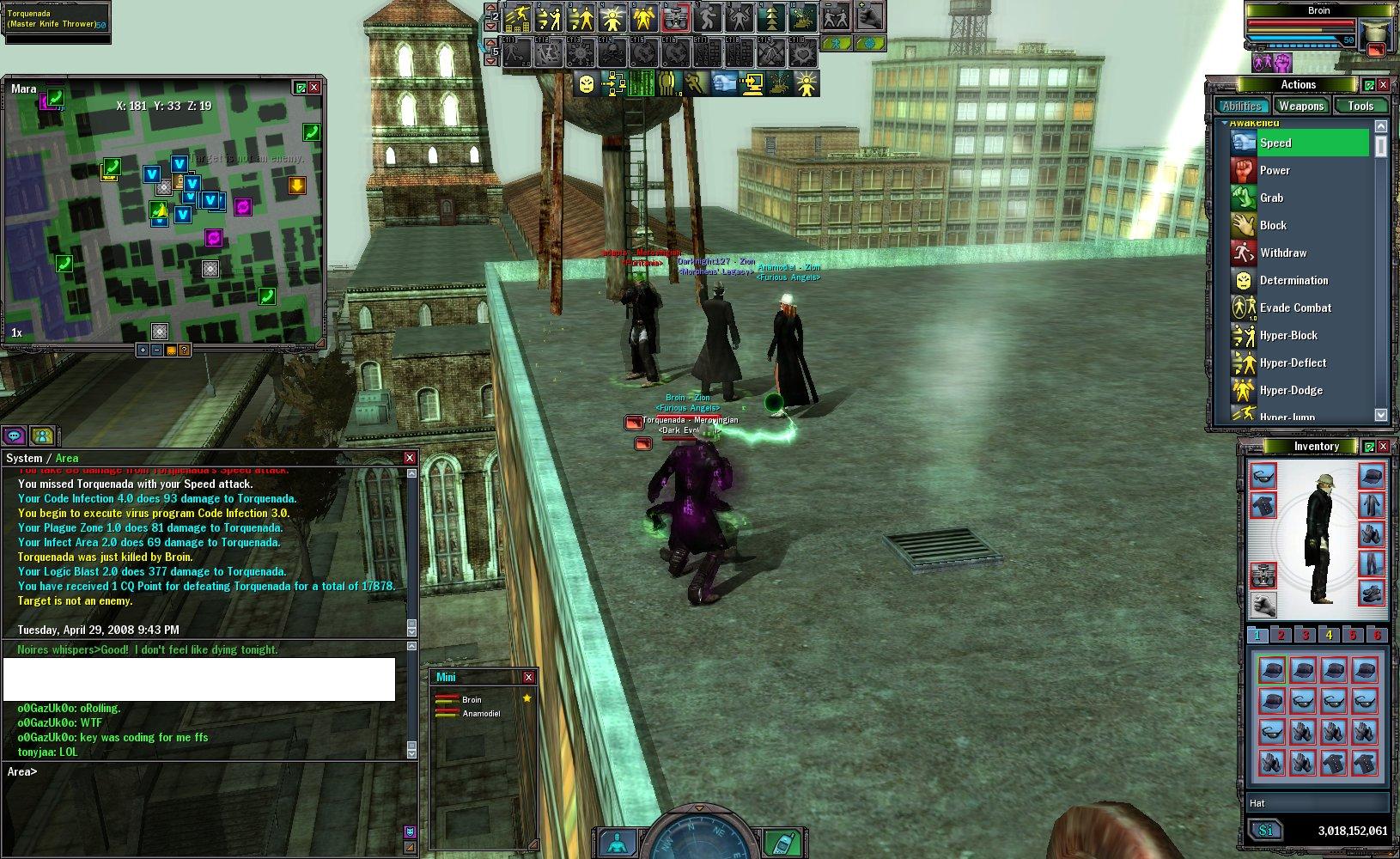
Task: Use the Power attack ability
Action: [1275, 171]
